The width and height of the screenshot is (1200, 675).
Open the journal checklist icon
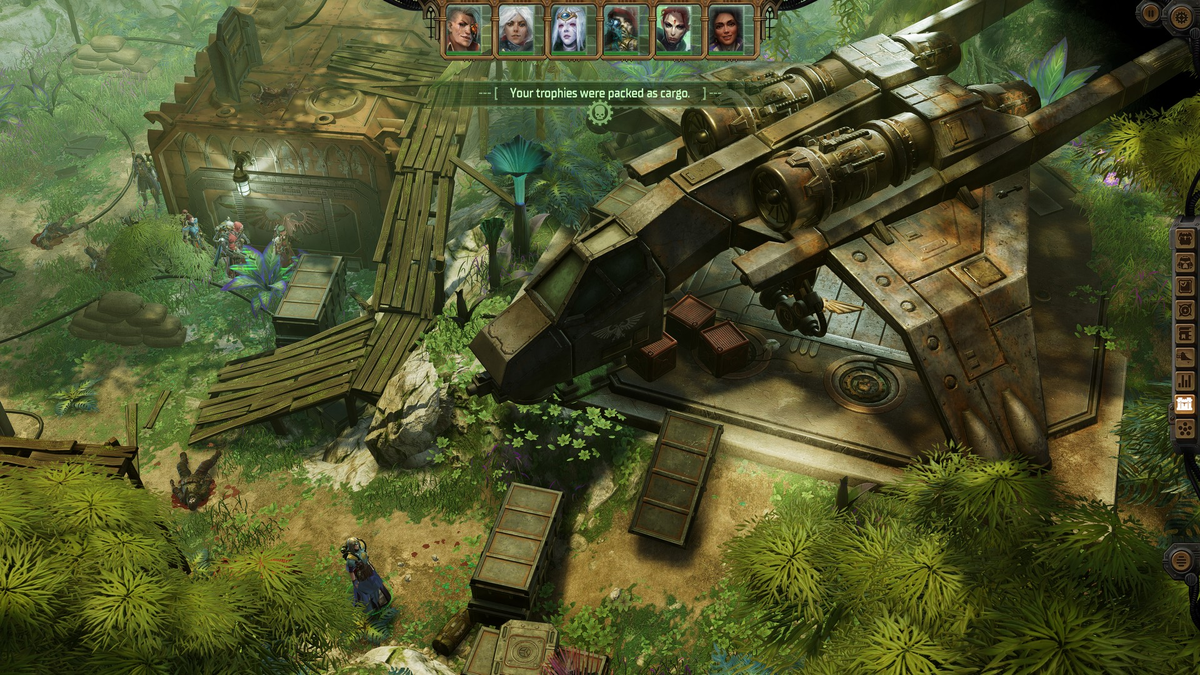coord(1185,285)
